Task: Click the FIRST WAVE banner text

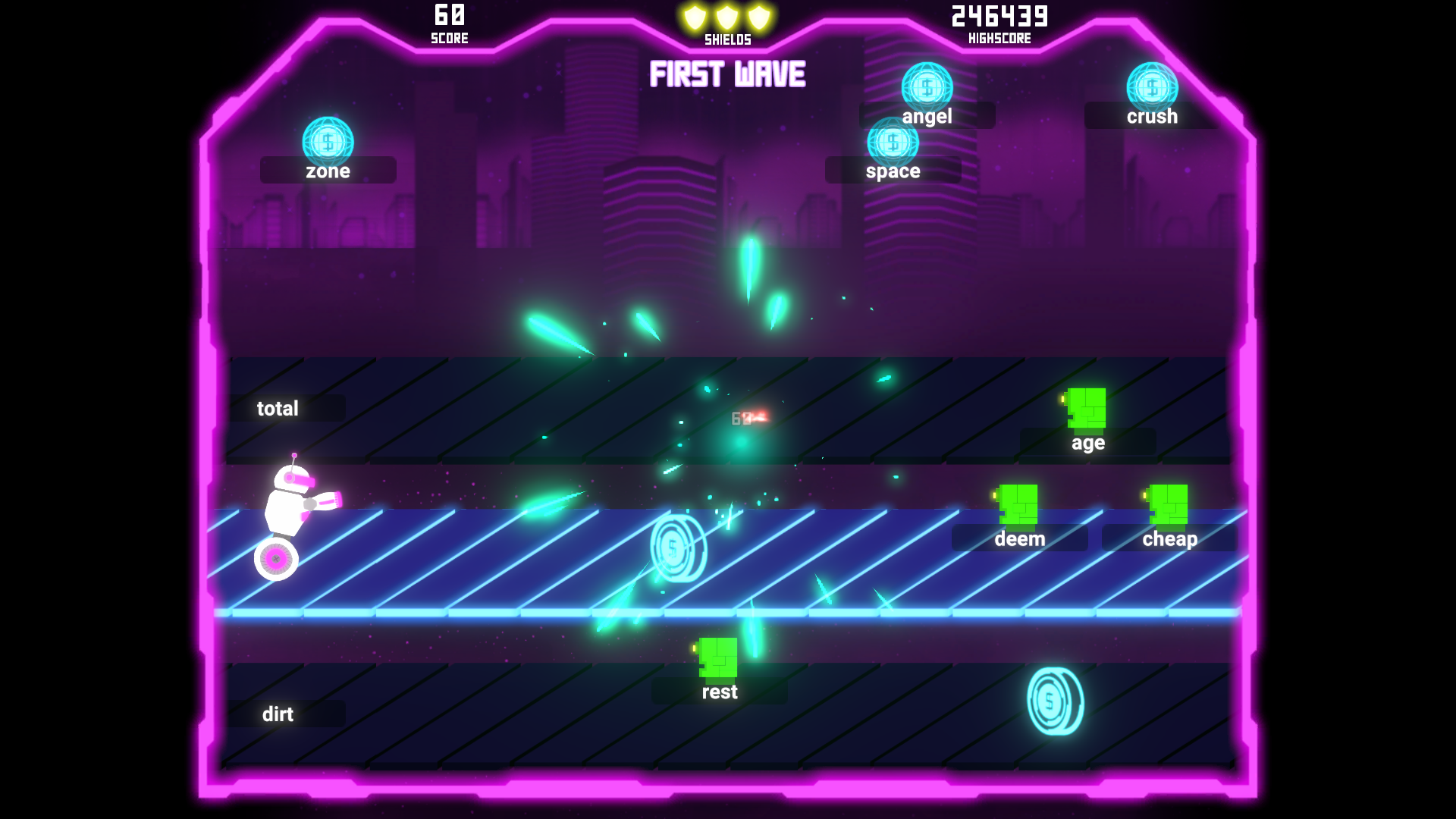Action: (726, 75)
